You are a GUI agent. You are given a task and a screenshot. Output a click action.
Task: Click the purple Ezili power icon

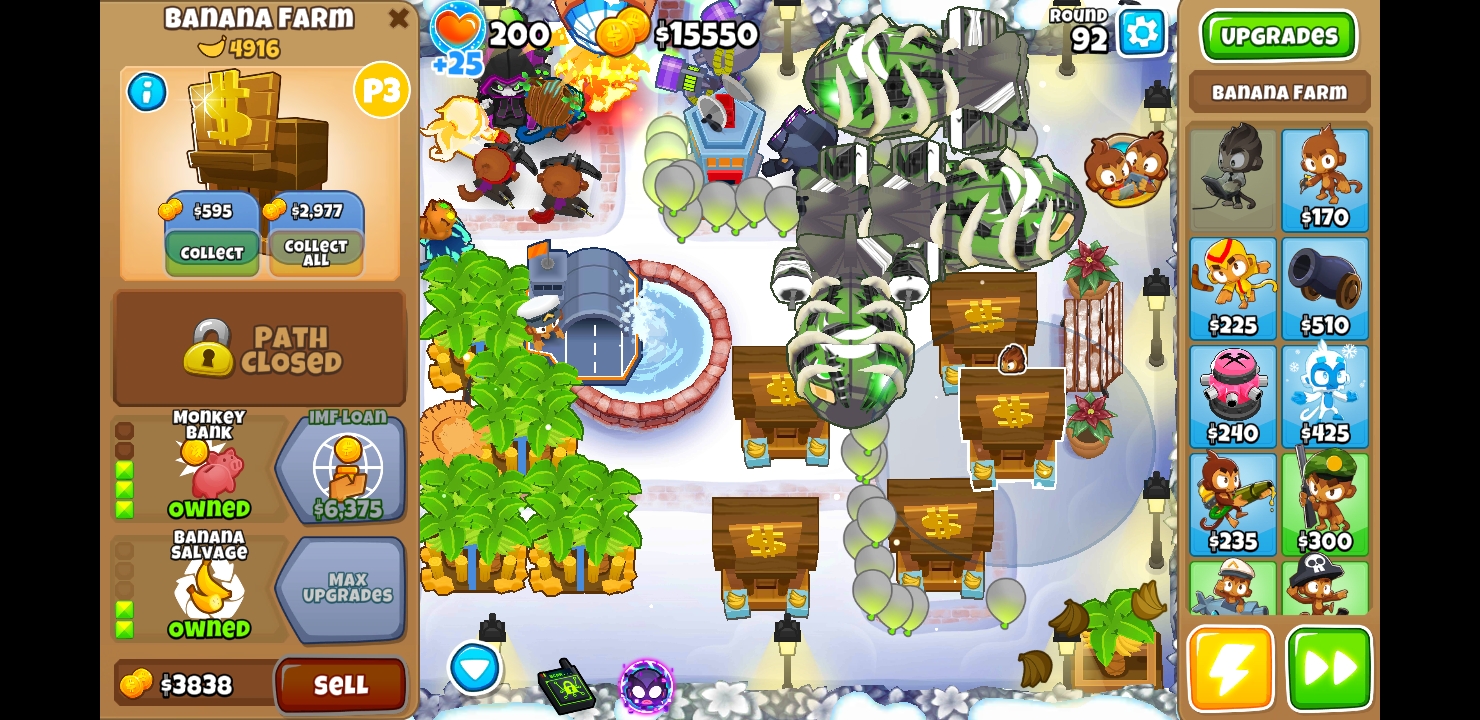[645, 687]
